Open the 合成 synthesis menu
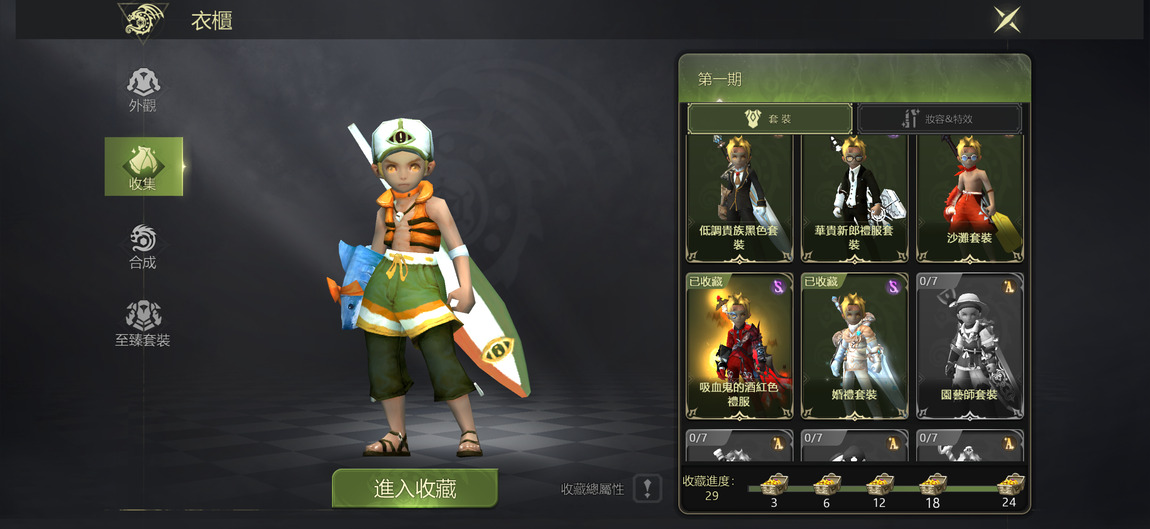 (143, 246)
